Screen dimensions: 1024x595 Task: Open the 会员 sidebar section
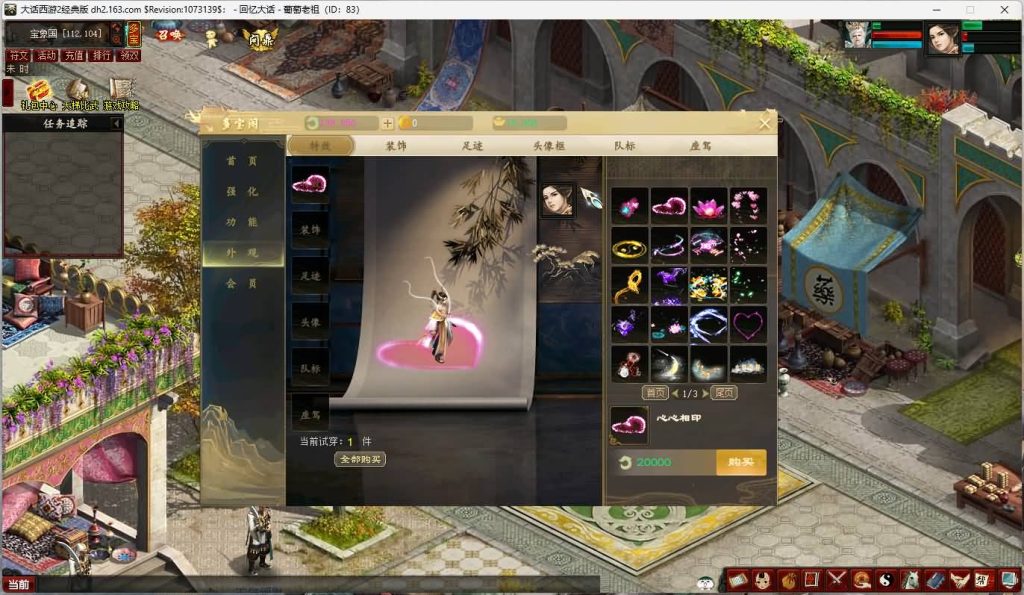(x=242, y=284)
